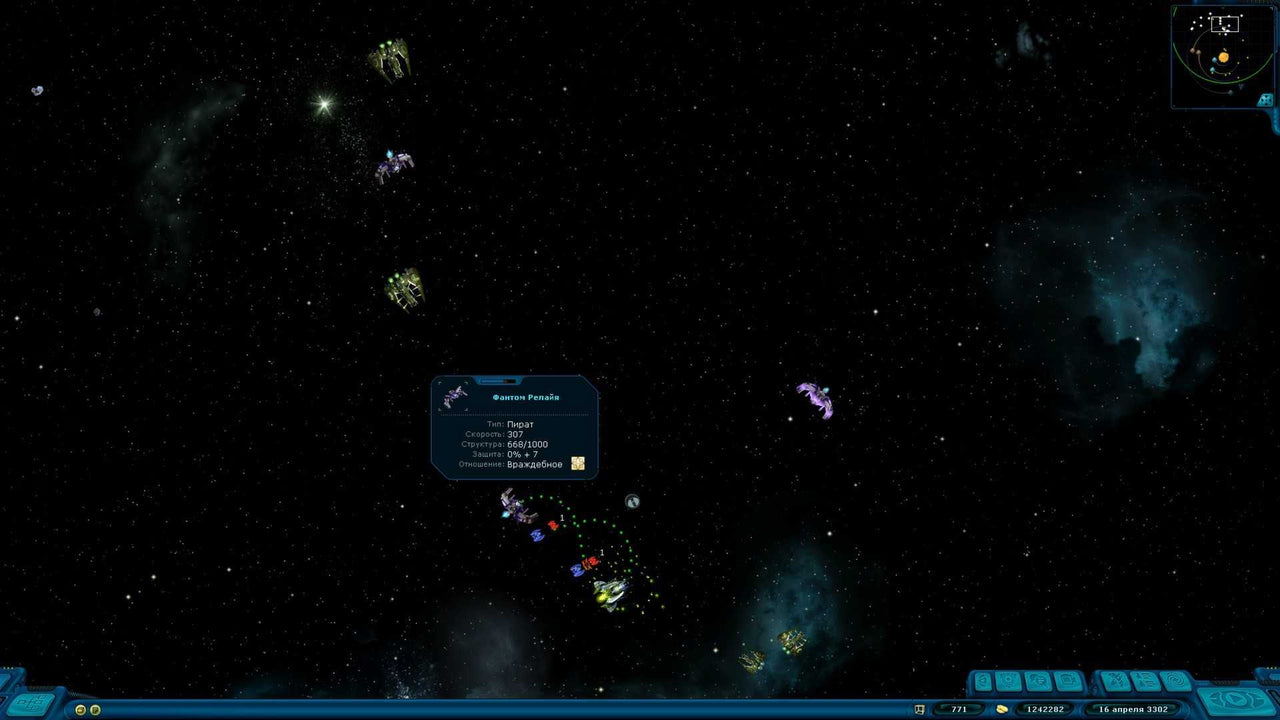1280x720 pixels.
Task: Click the shield icon next to Защита in the tooltip
Action: pyautogui.click(x=577, y=463)
